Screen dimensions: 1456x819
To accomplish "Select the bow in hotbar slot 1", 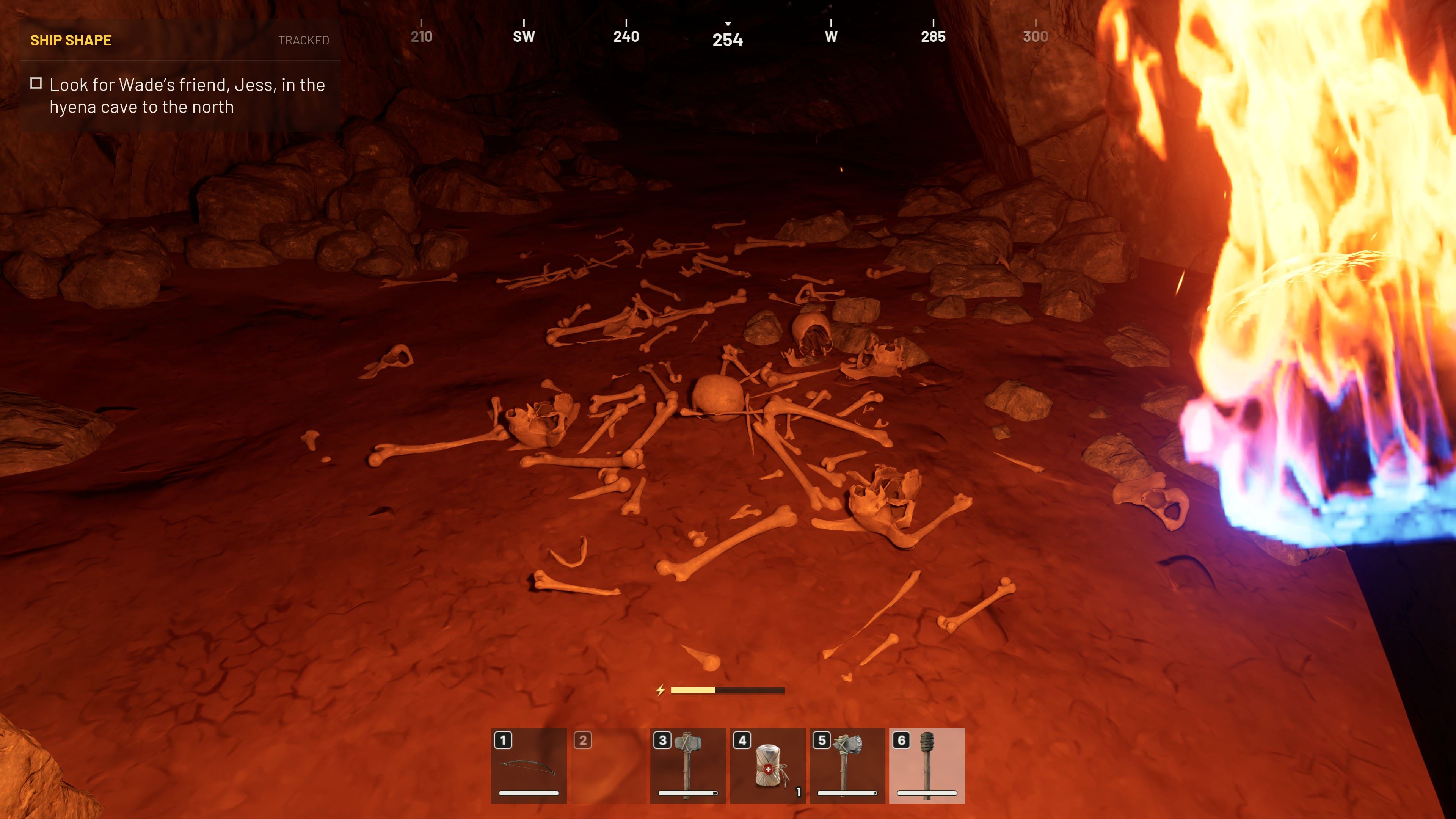I will click(x=529, y=765).
